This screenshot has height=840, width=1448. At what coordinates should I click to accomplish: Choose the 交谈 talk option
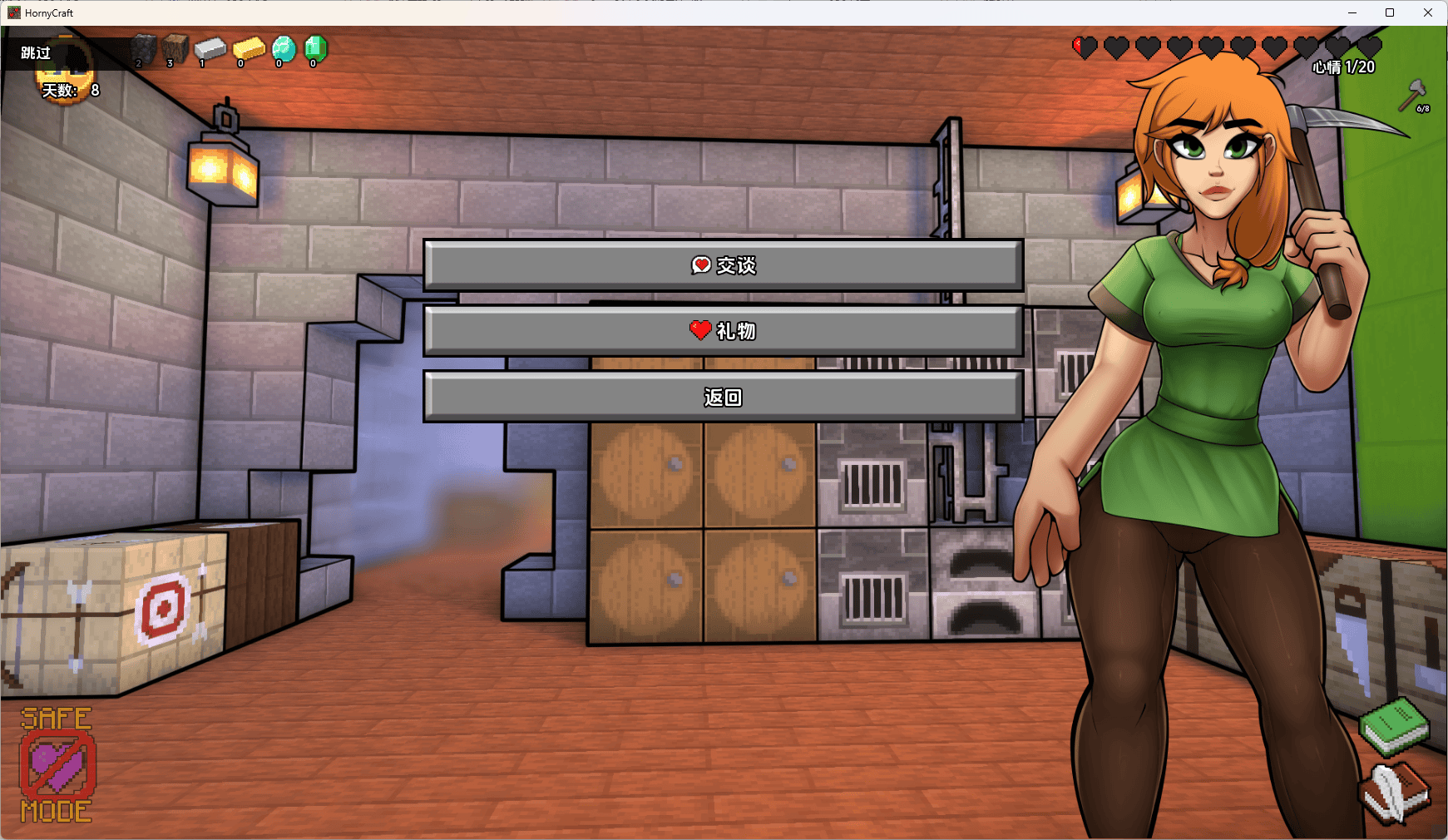(x=723, y=265)
